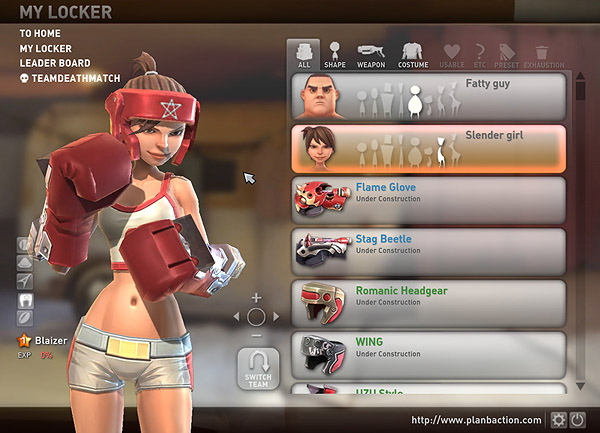Open the Weapon tab
Image resolution: width=600 pixels, height=433 pixels.
tap(370, 54)
